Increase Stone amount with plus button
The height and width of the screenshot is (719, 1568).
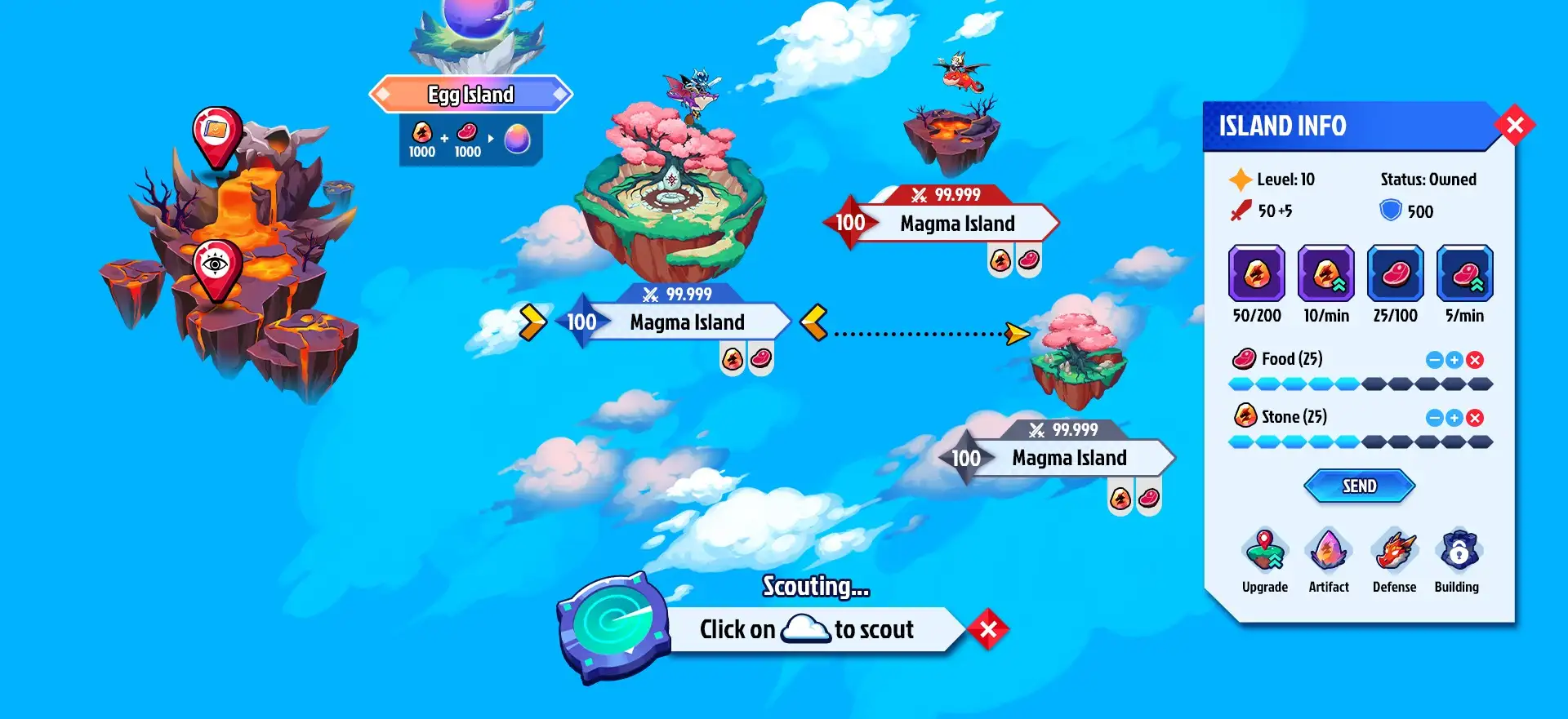pyautogui.click(x=1454, y=418)
